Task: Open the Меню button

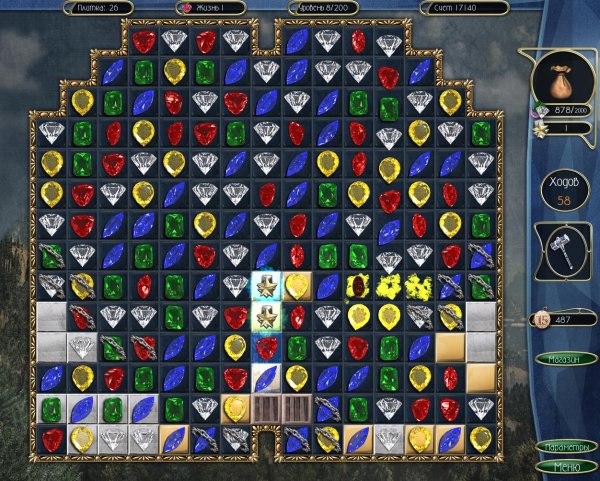Action: pos(565,465)
